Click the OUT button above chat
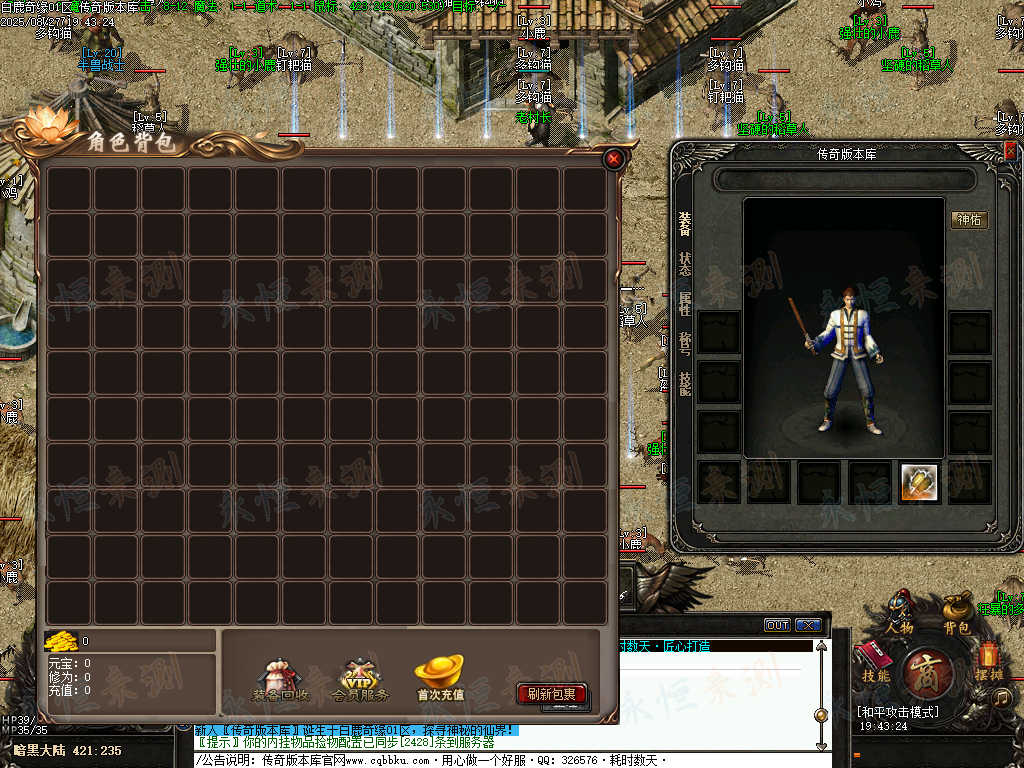The height and width of the screenshot is (768, 1024). pos(777,625)
